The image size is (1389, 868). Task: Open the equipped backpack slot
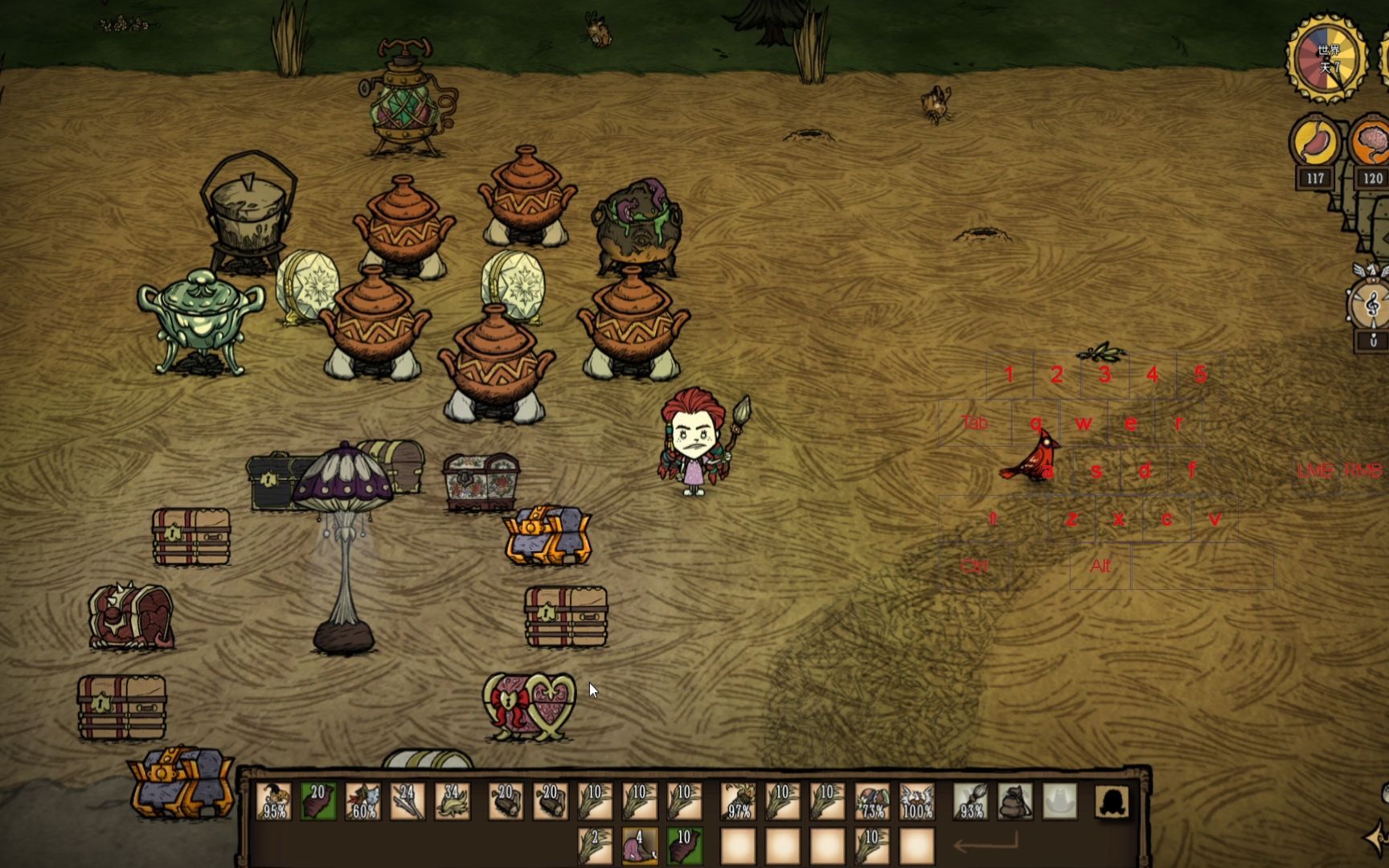click(1015, 801)
